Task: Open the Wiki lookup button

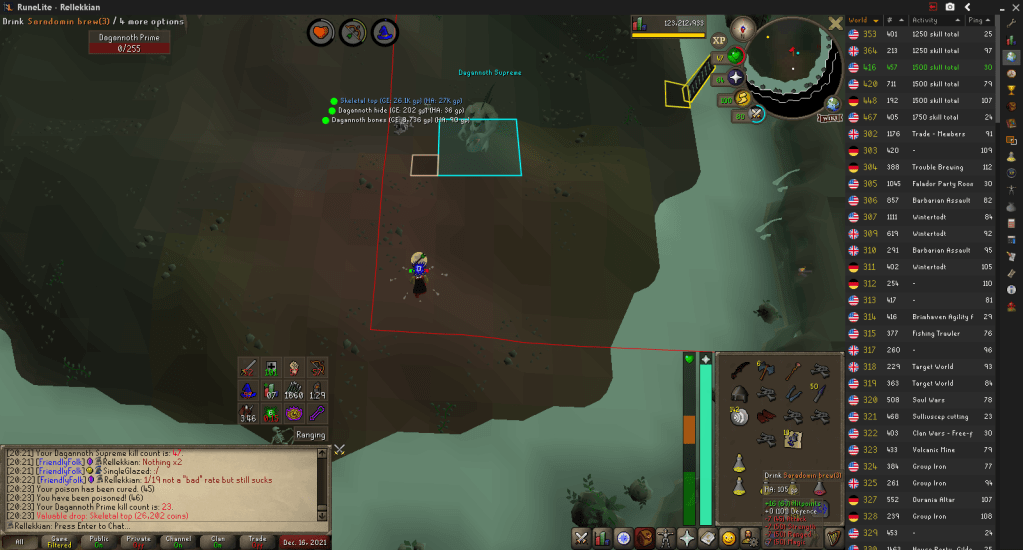Action: pos(829,118)
